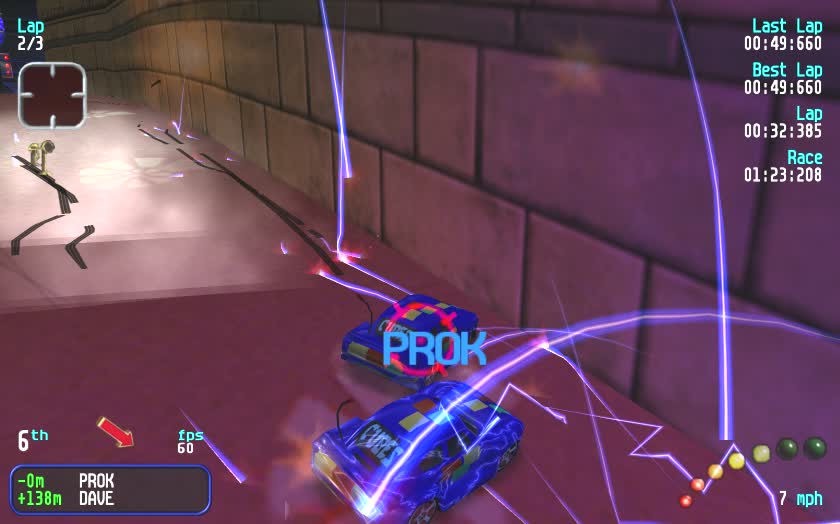Click the empty weapon pickup slot

(x=52, y=94)
